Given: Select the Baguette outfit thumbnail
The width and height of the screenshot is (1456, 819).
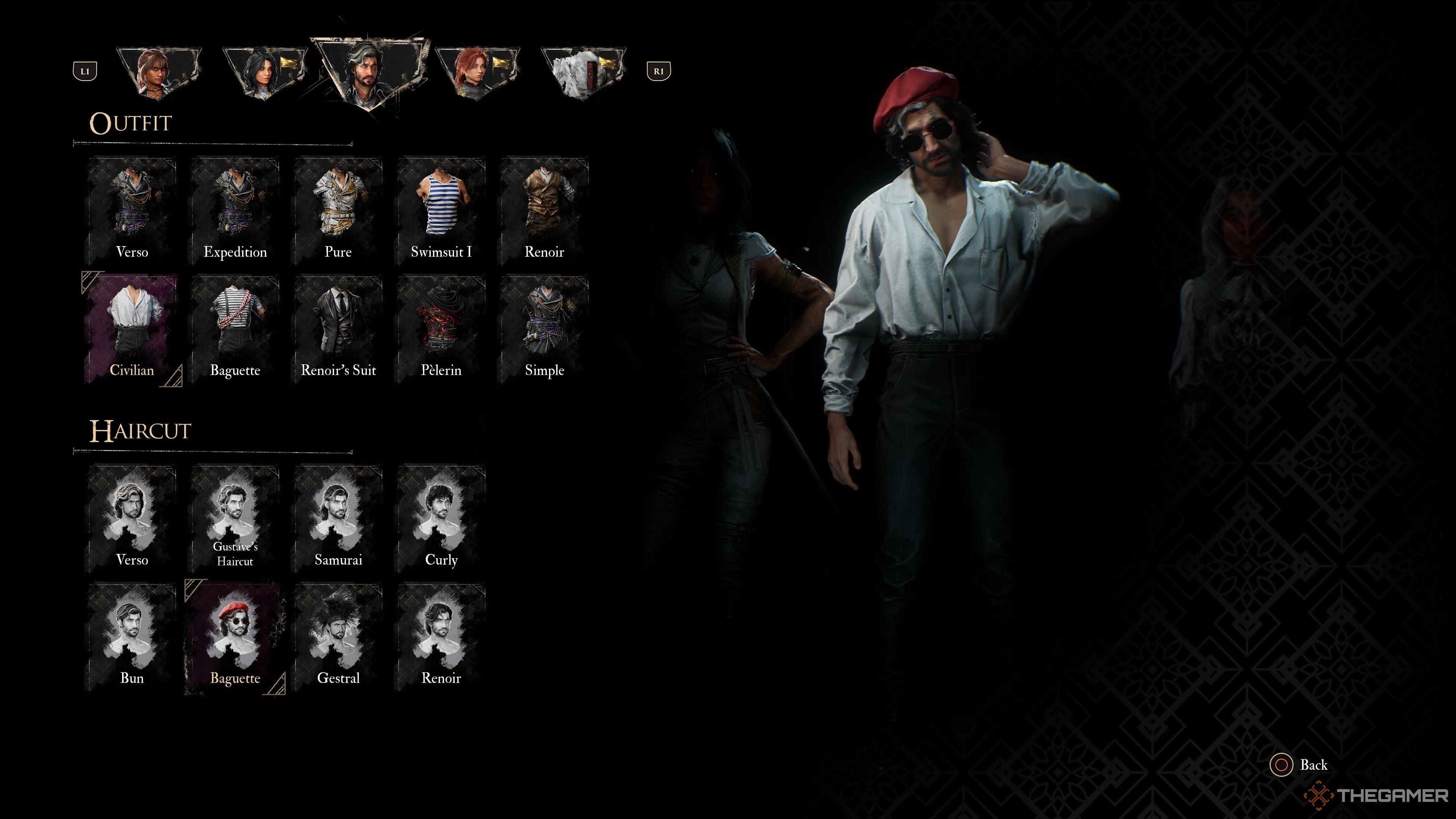Looking at the screenshot, I should point(235,328).
